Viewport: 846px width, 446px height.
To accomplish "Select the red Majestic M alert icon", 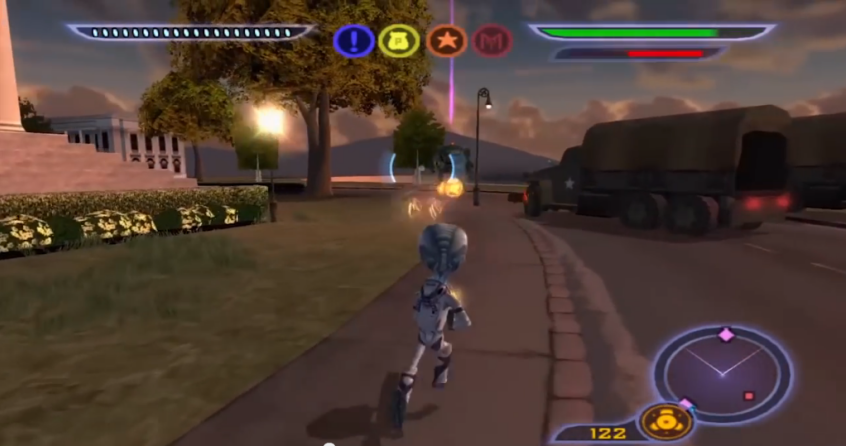I will [x=492, y=41].
